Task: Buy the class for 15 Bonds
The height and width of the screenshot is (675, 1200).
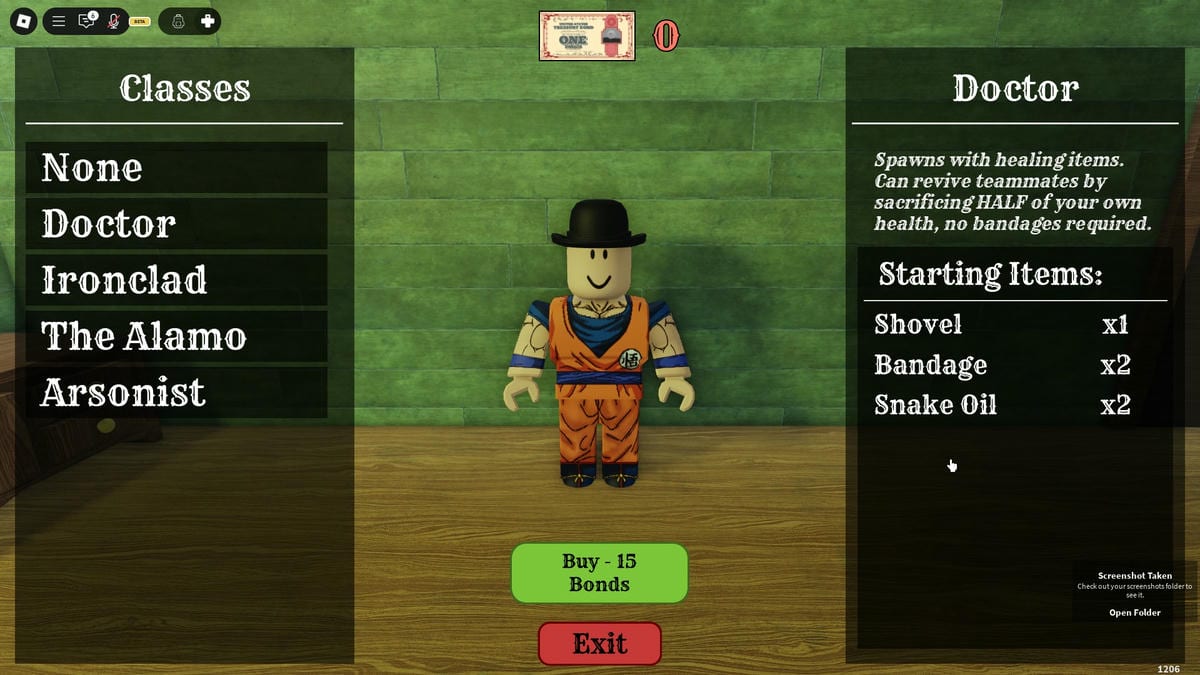Action: coord(599,573)
